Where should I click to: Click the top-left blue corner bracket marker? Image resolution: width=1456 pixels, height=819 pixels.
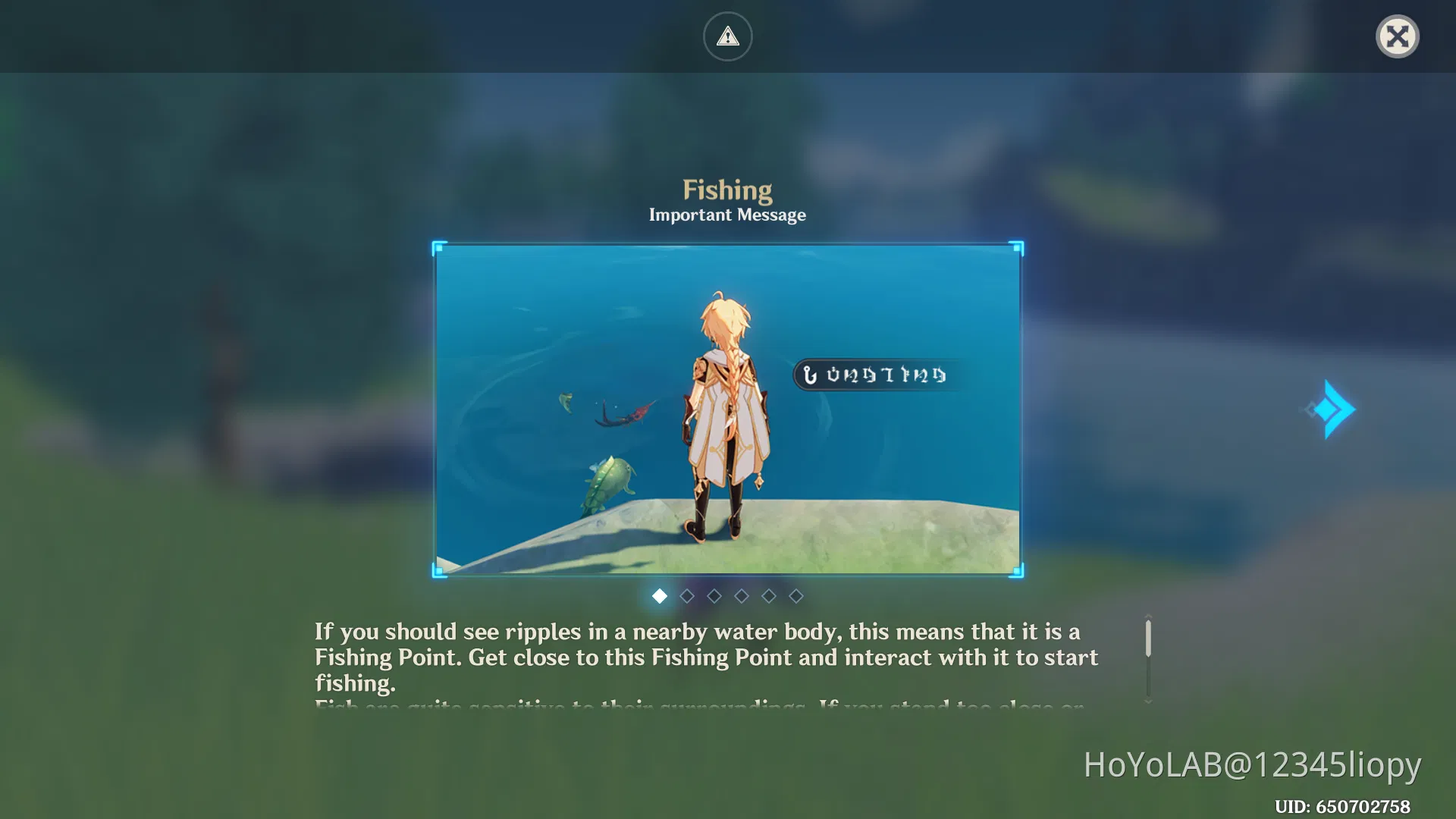tap(438, 245)
